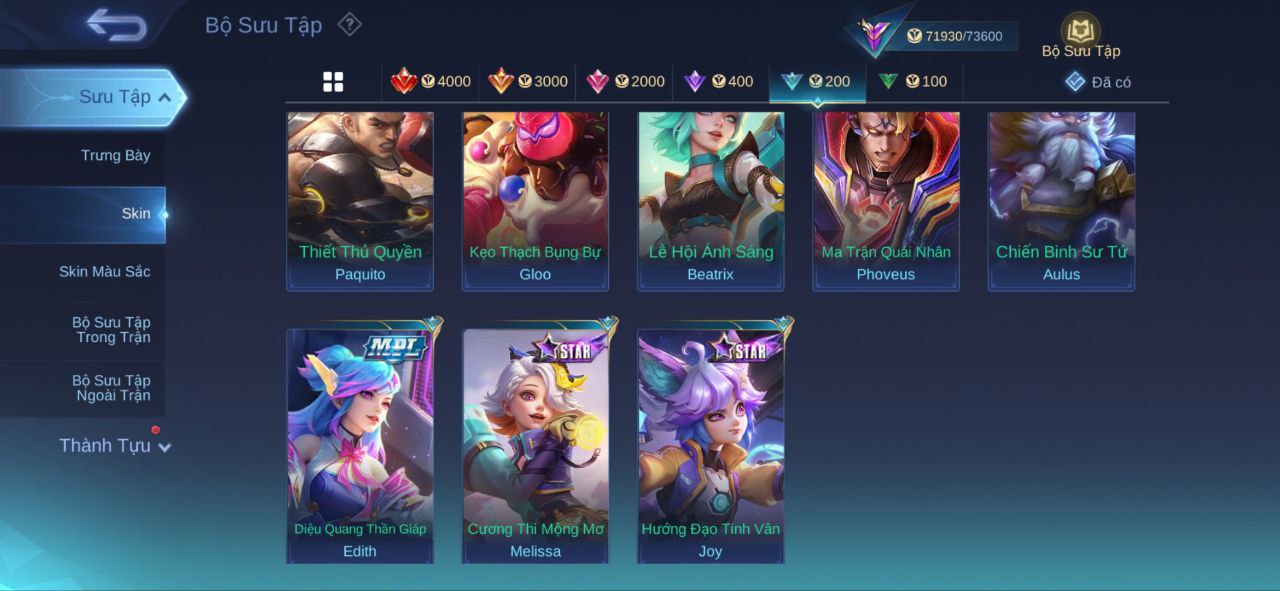
Task: Go back using the return arrow
Action: (116, 25)
